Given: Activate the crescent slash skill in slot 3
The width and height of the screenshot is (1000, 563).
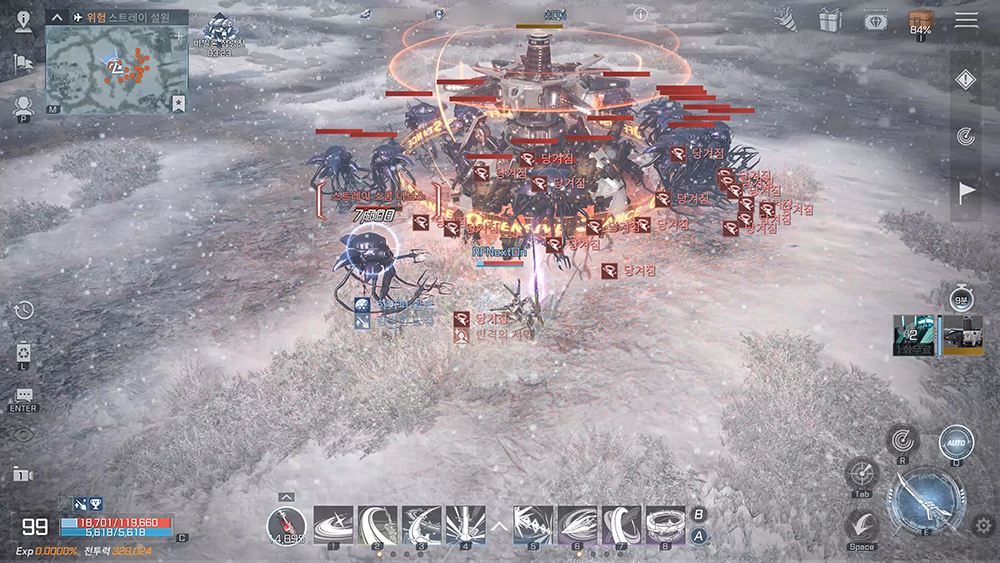Looking at the screenshot, I should coord(422,525).
